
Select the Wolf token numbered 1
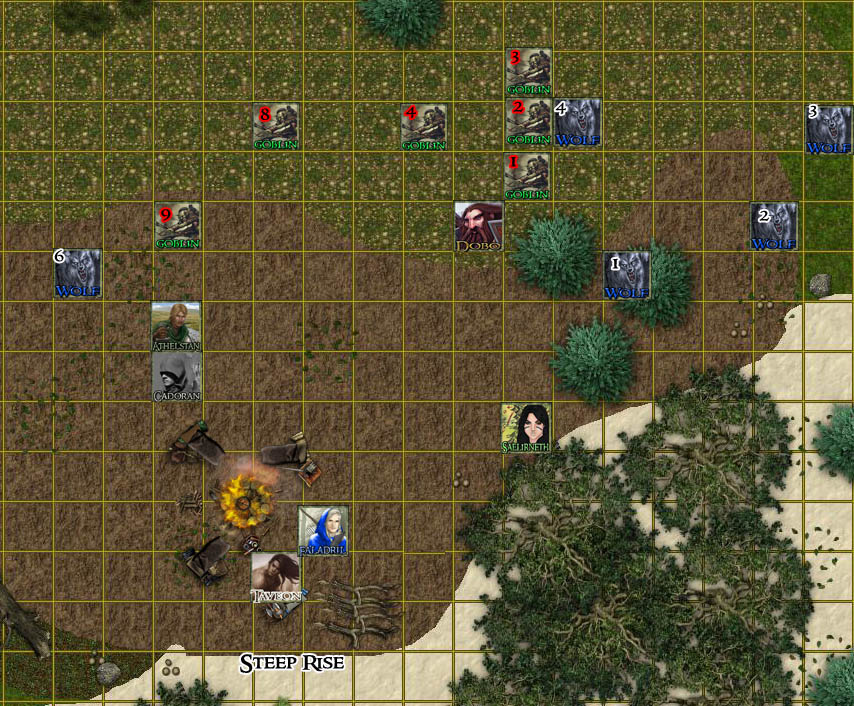627,275
